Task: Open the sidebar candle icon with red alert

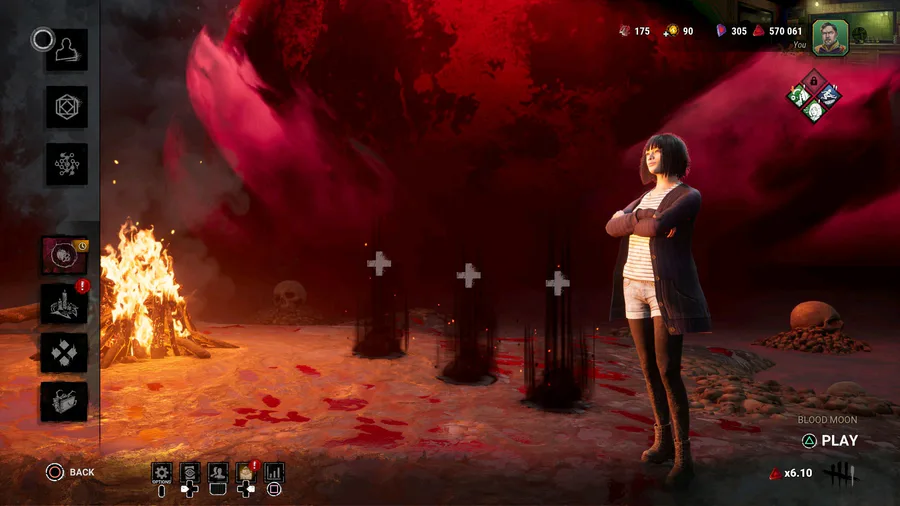Action: click(x=64, y=304)
